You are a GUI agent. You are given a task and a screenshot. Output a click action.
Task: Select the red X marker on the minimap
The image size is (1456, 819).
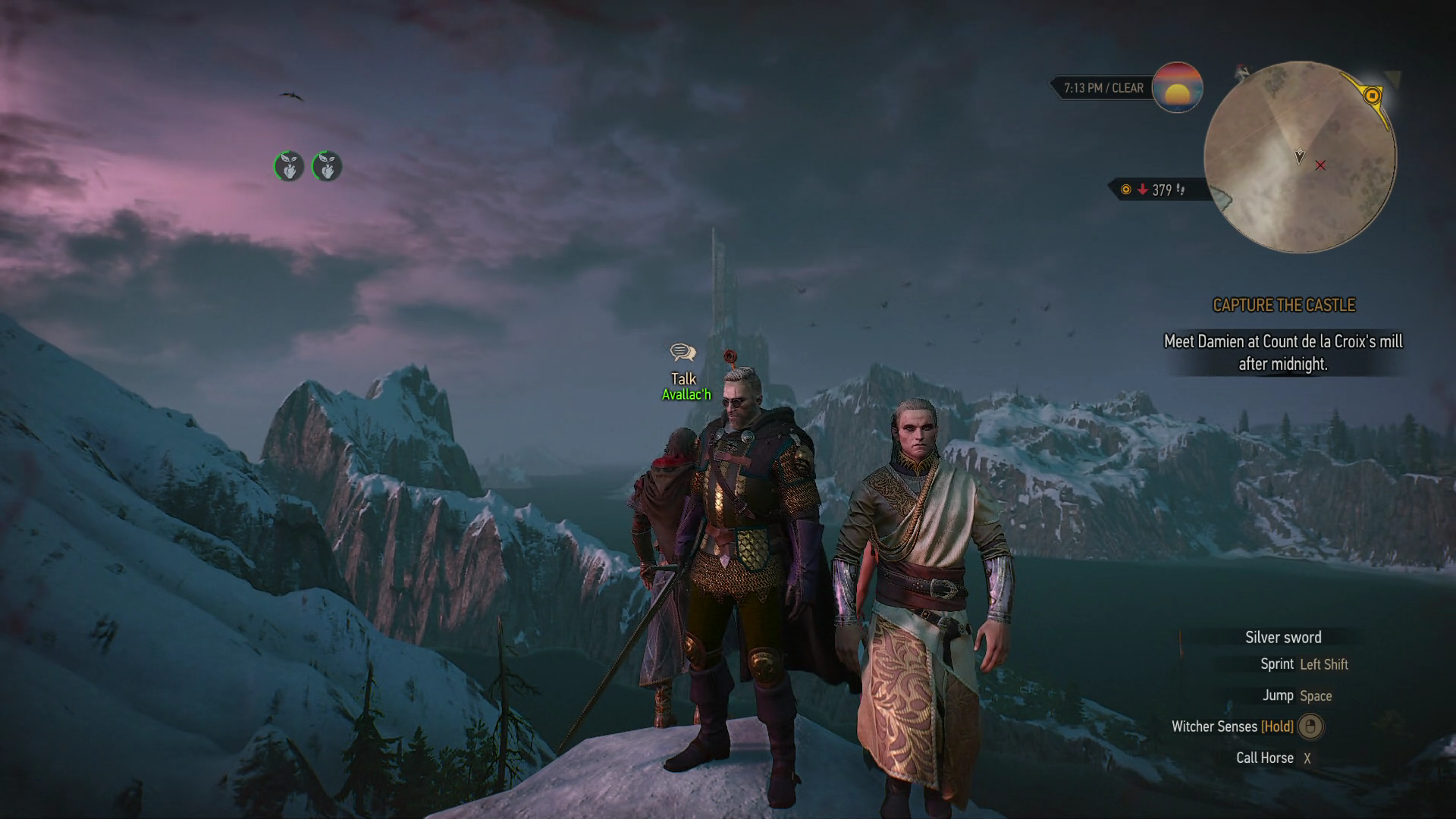(1320, 165)
